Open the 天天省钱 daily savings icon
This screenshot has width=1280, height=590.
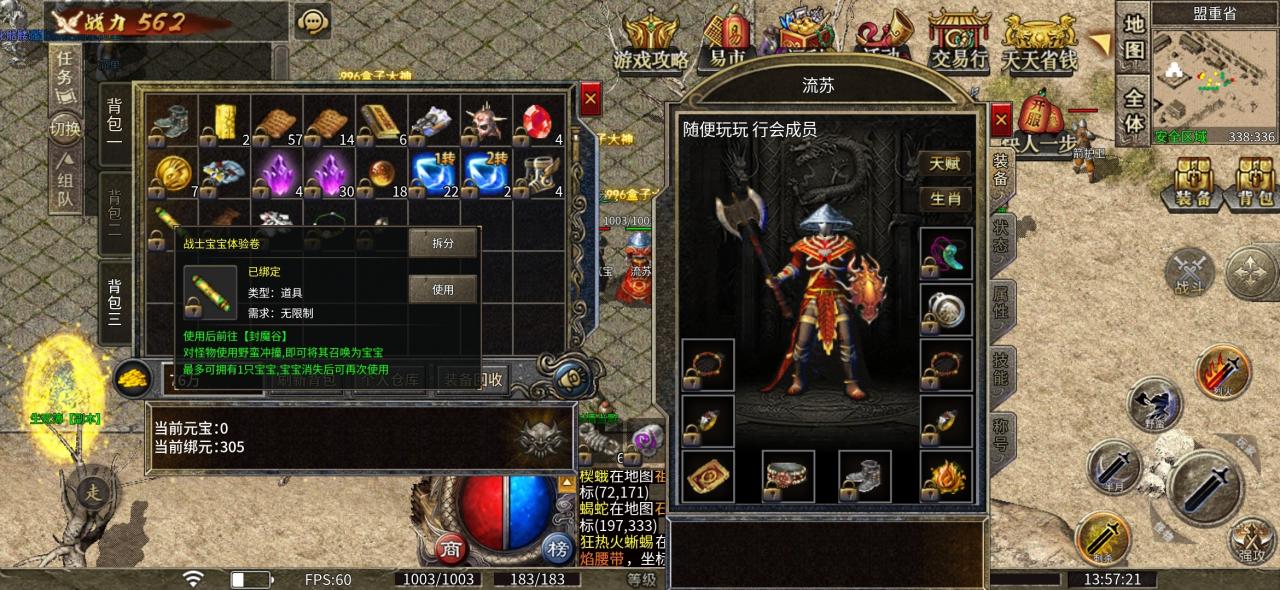[x=1040, y=44]
